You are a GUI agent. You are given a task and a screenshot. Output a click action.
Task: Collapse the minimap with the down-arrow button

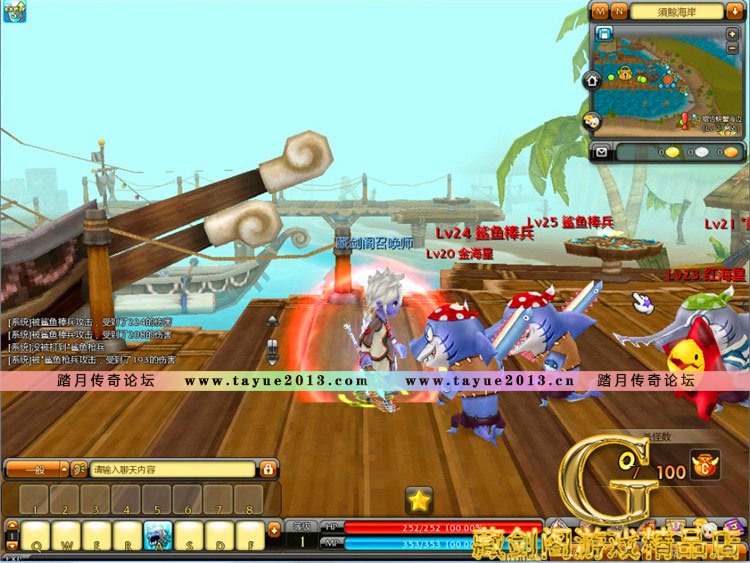tap(735, 10)
